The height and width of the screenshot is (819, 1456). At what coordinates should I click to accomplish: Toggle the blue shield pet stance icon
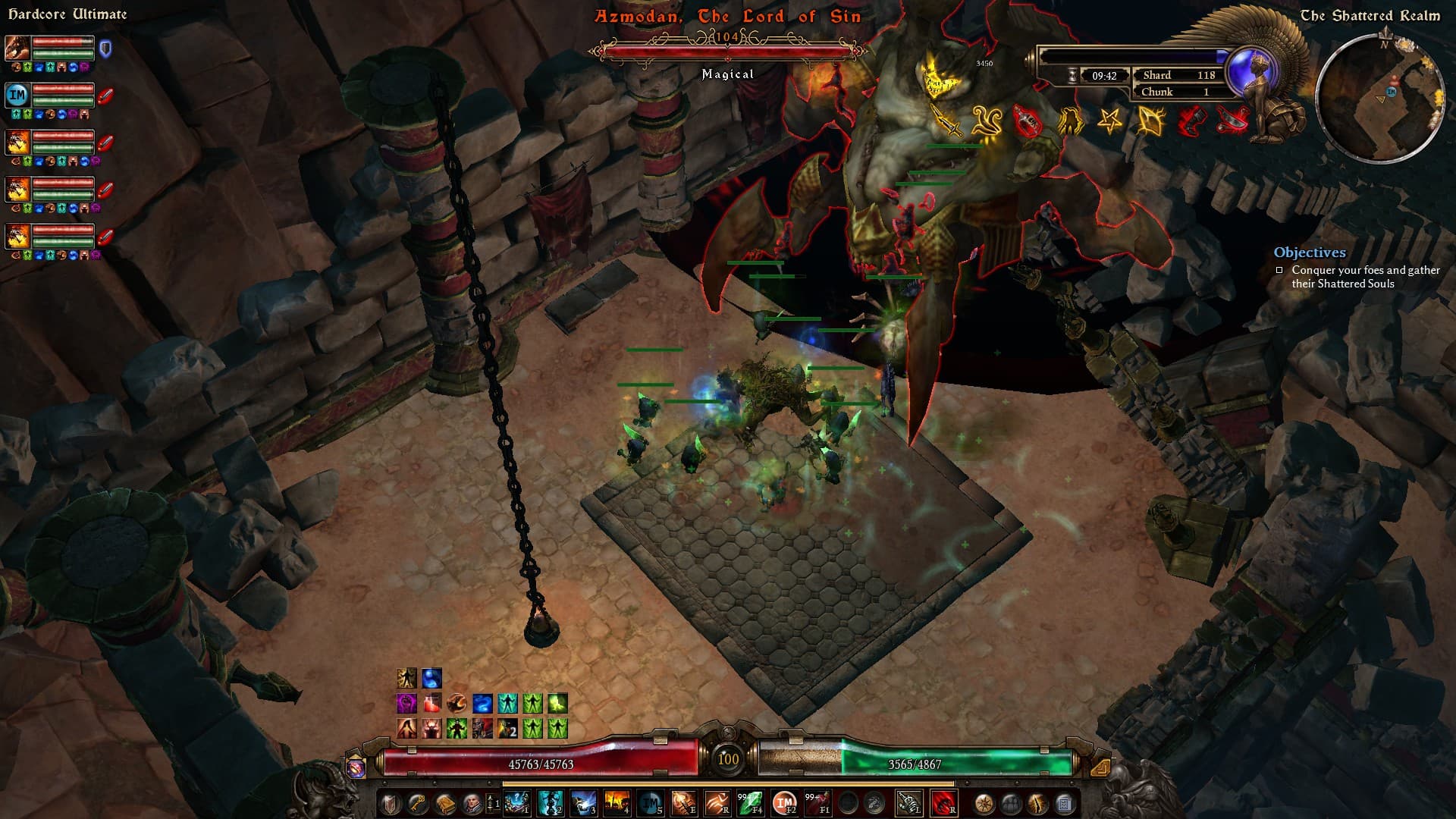106,49
